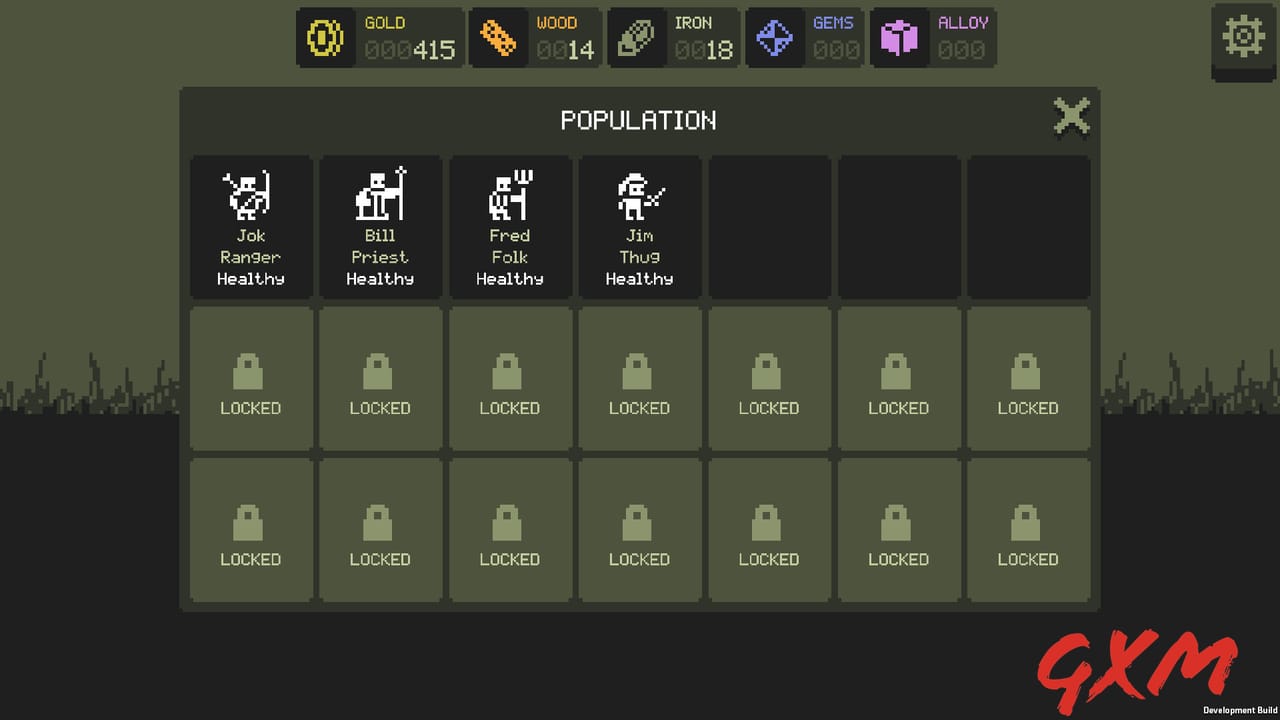Click the Gold amount showing 415
This screenshot has width=1280, height=720.
434,48
